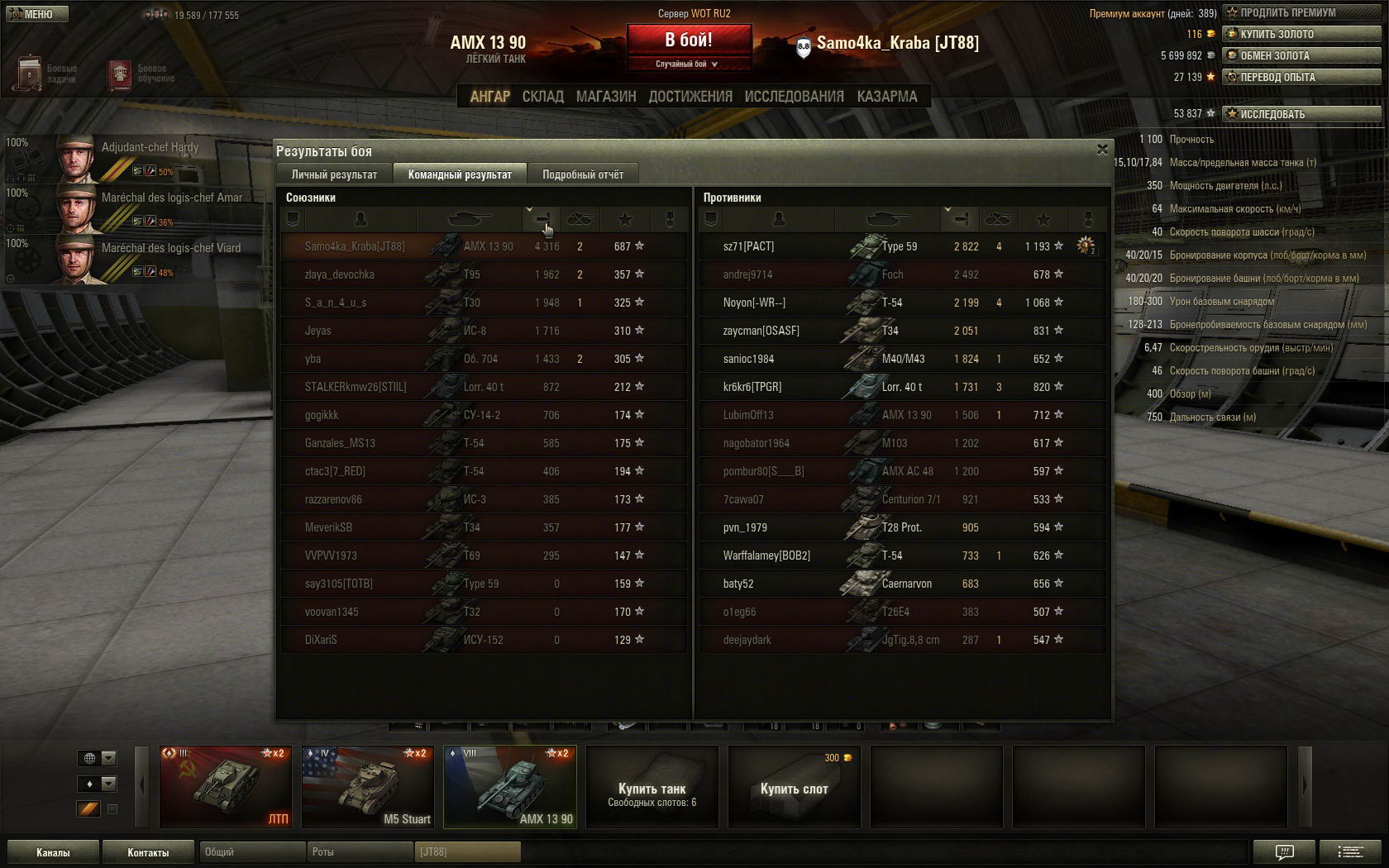Click the Продлить премиум button

[x=1301, y=12]
